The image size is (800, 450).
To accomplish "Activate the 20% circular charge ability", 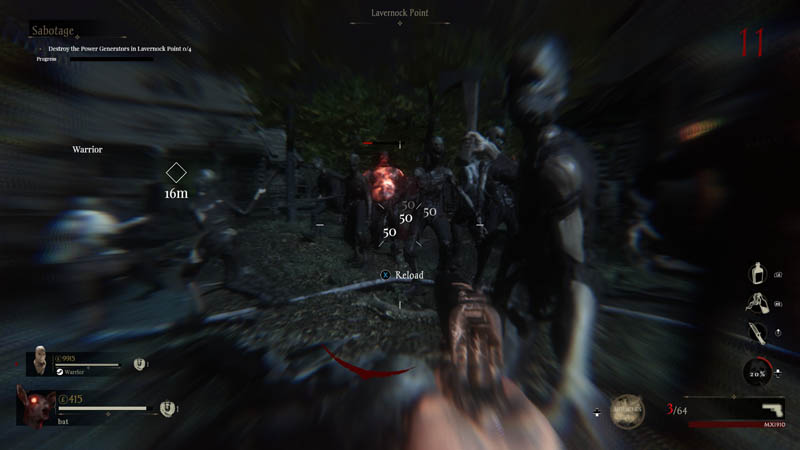I will point(757,372).
